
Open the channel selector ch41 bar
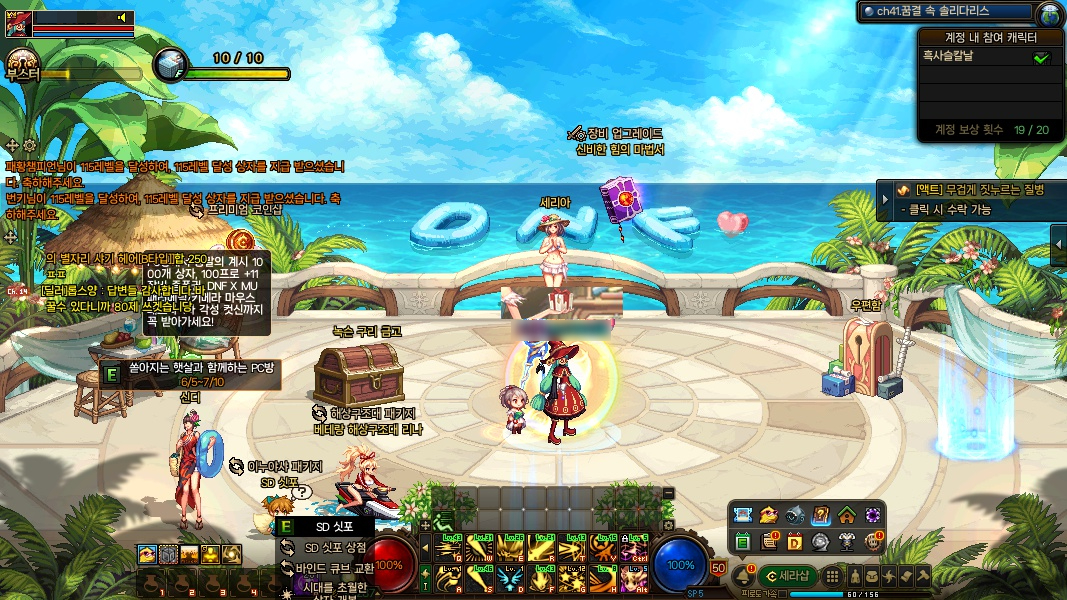click(945, 11)
